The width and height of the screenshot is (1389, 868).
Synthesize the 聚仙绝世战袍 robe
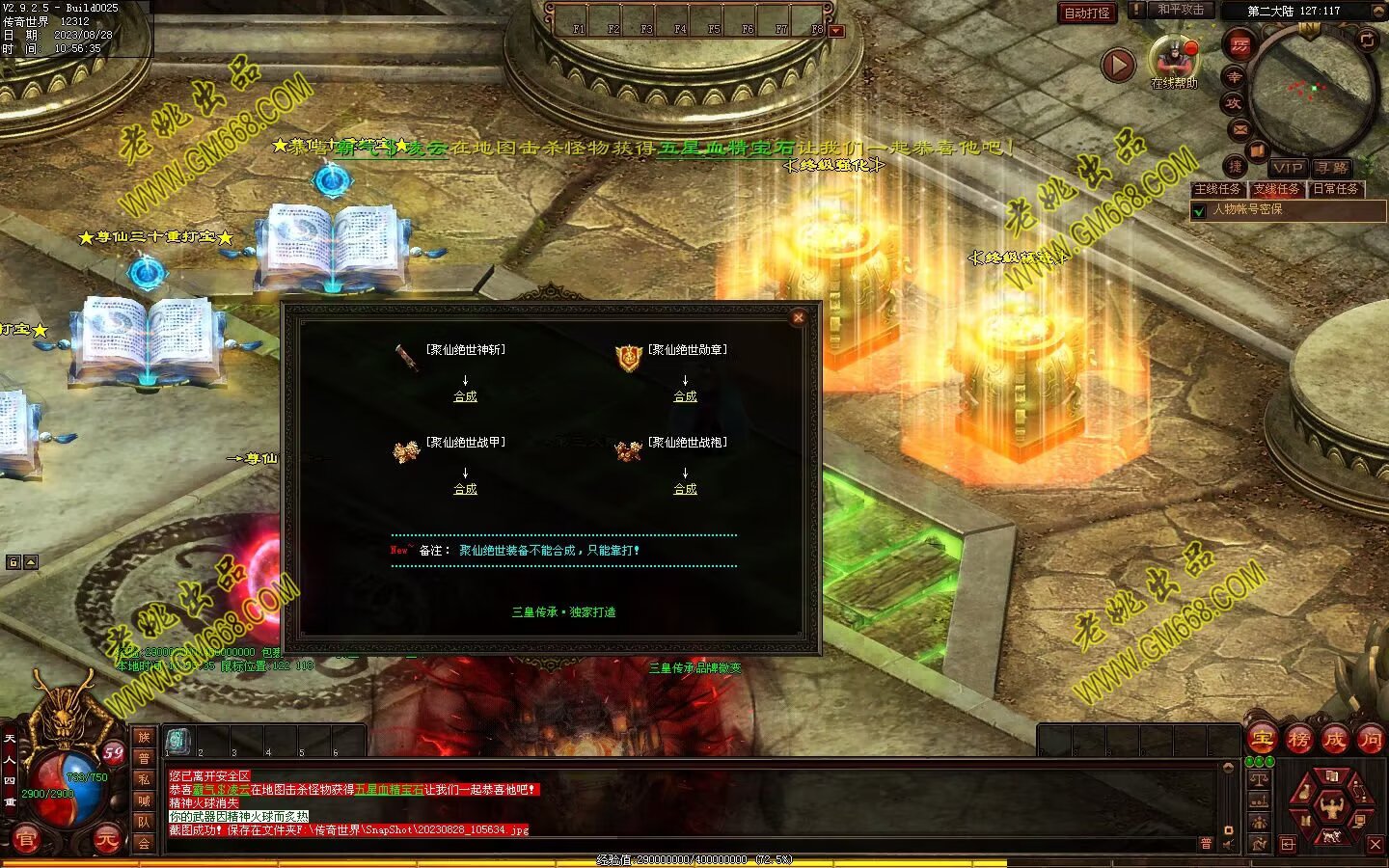(685, 489)
